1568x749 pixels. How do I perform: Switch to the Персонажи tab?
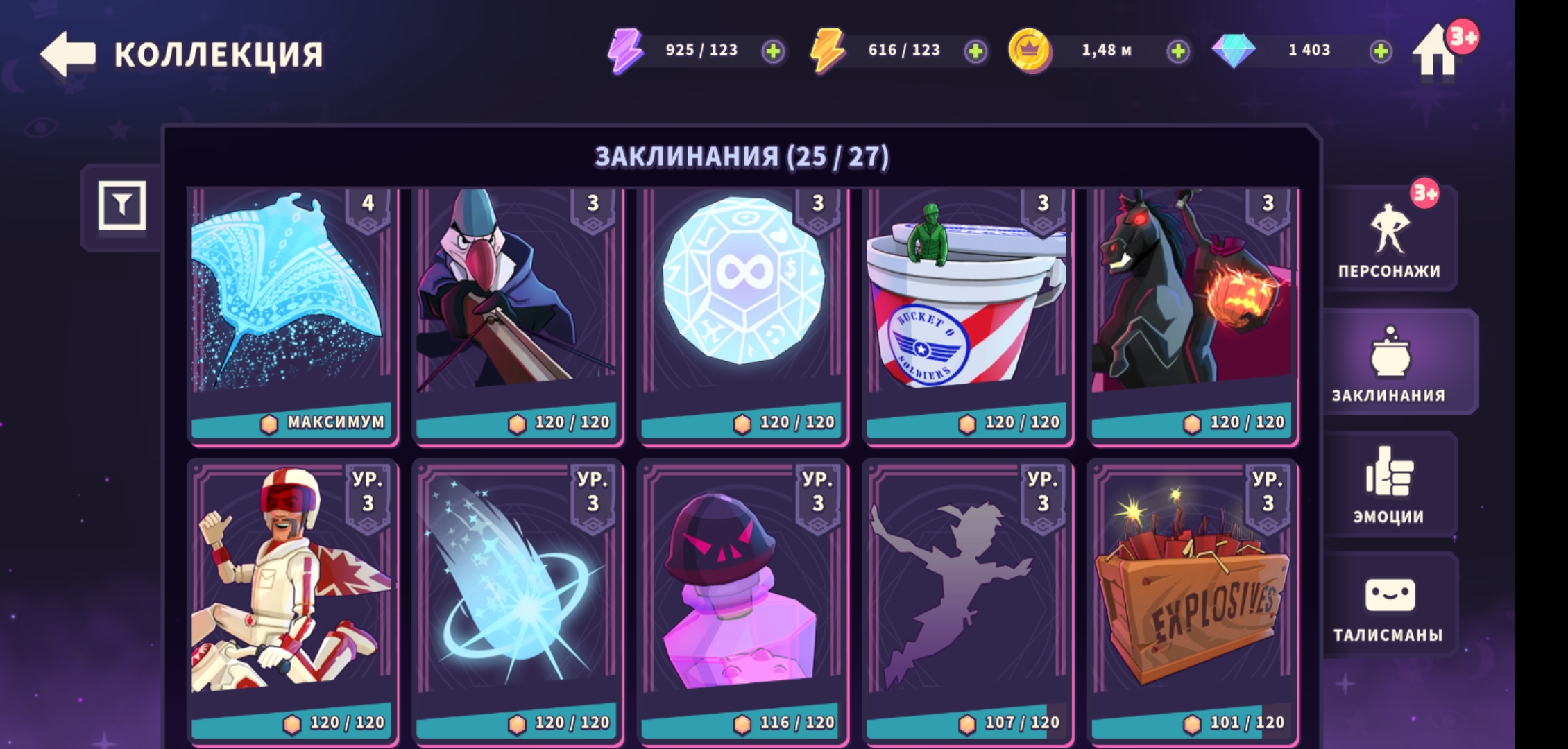pyautogui.click(x=1389, y=239)
